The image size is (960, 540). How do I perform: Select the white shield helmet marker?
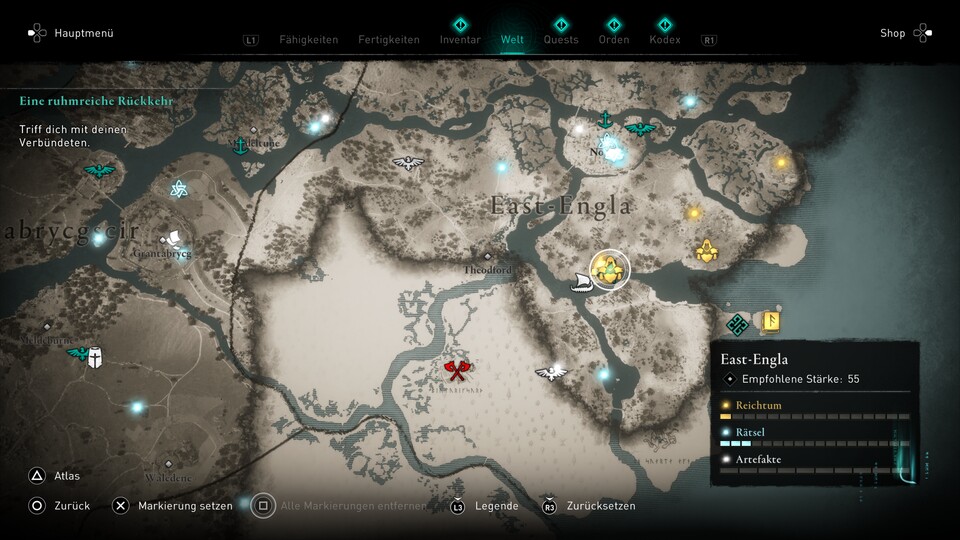coord(95,357)
